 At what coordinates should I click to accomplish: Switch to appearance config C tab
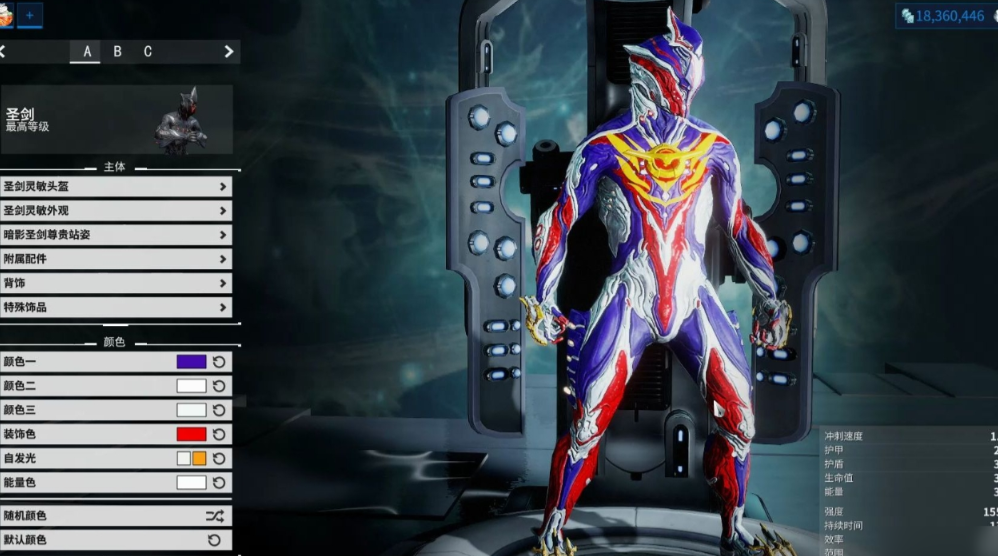[x=148, y=52]
